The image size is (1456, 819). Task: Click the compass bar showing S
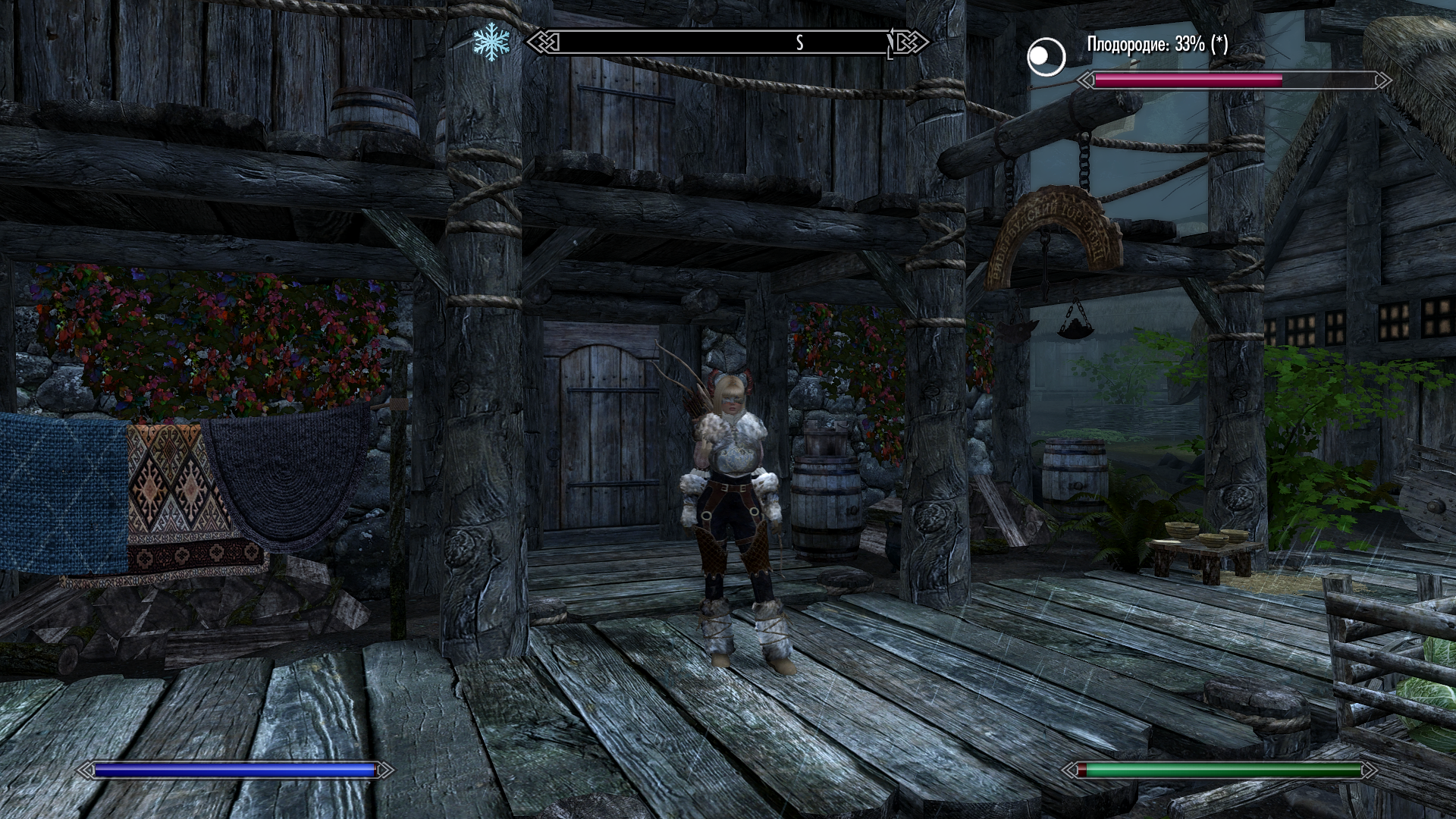pyautogui.click(x=726, y=43)
